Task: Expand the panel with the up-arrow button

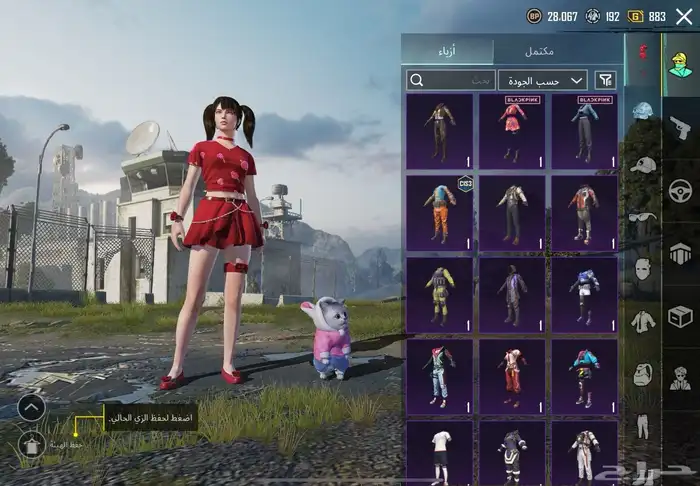Action: tap(30, 407)
